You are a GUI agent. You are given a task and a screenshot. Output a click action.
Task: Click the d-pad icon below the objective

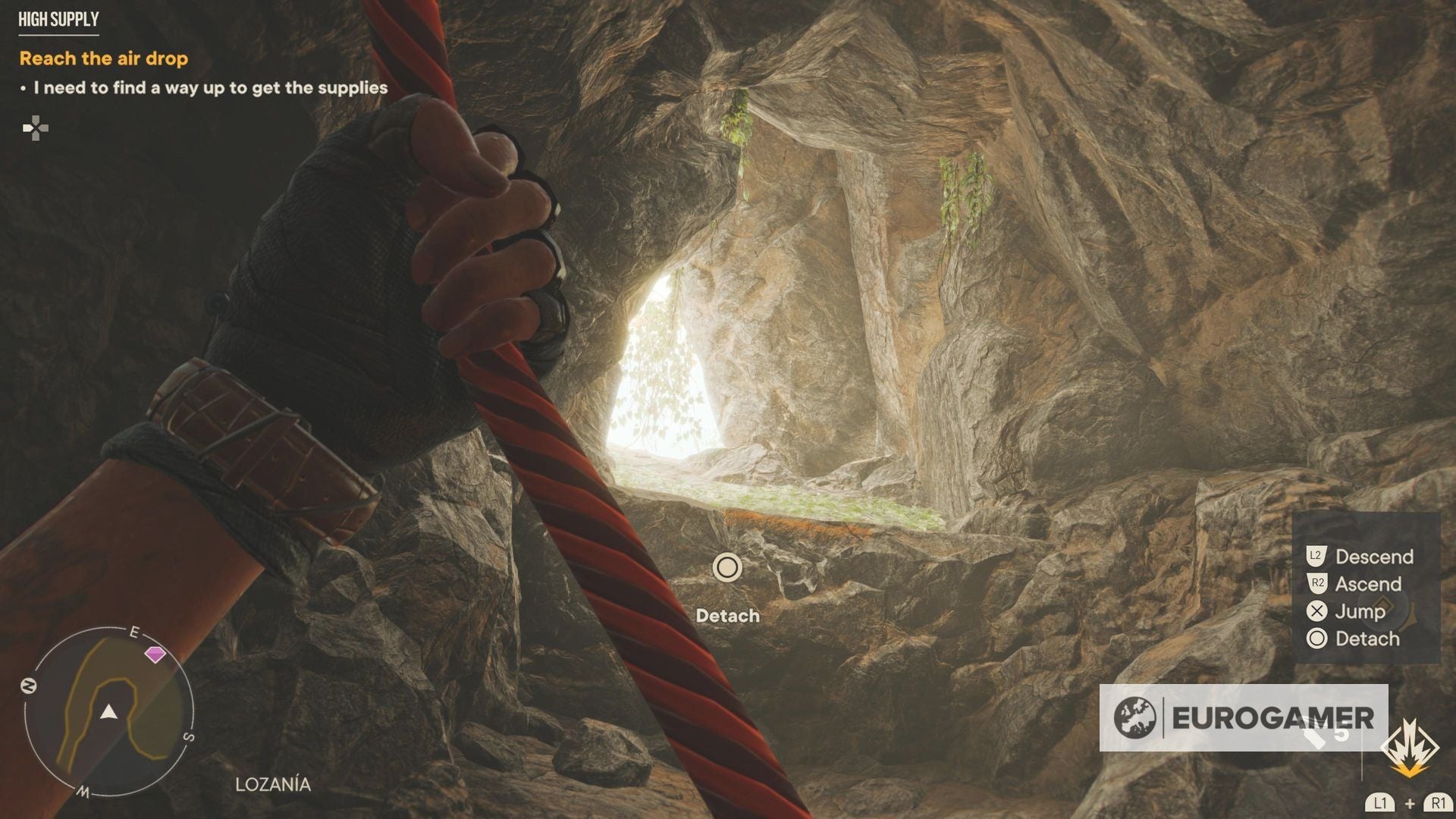point(35,128)
